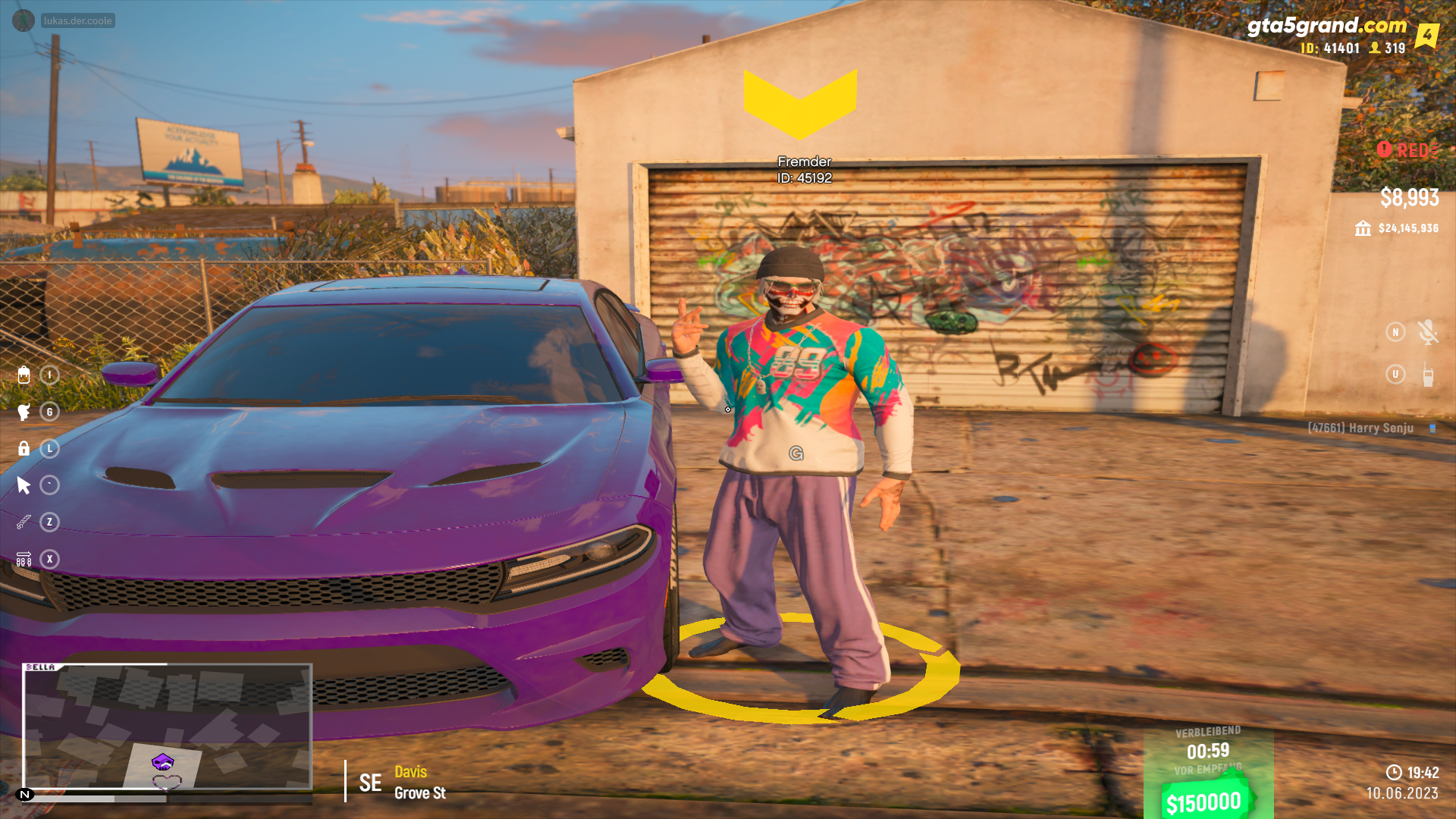Toggle the padlock vehicle lock icon
Screen dimensions: 1456x819
(24, 448)
